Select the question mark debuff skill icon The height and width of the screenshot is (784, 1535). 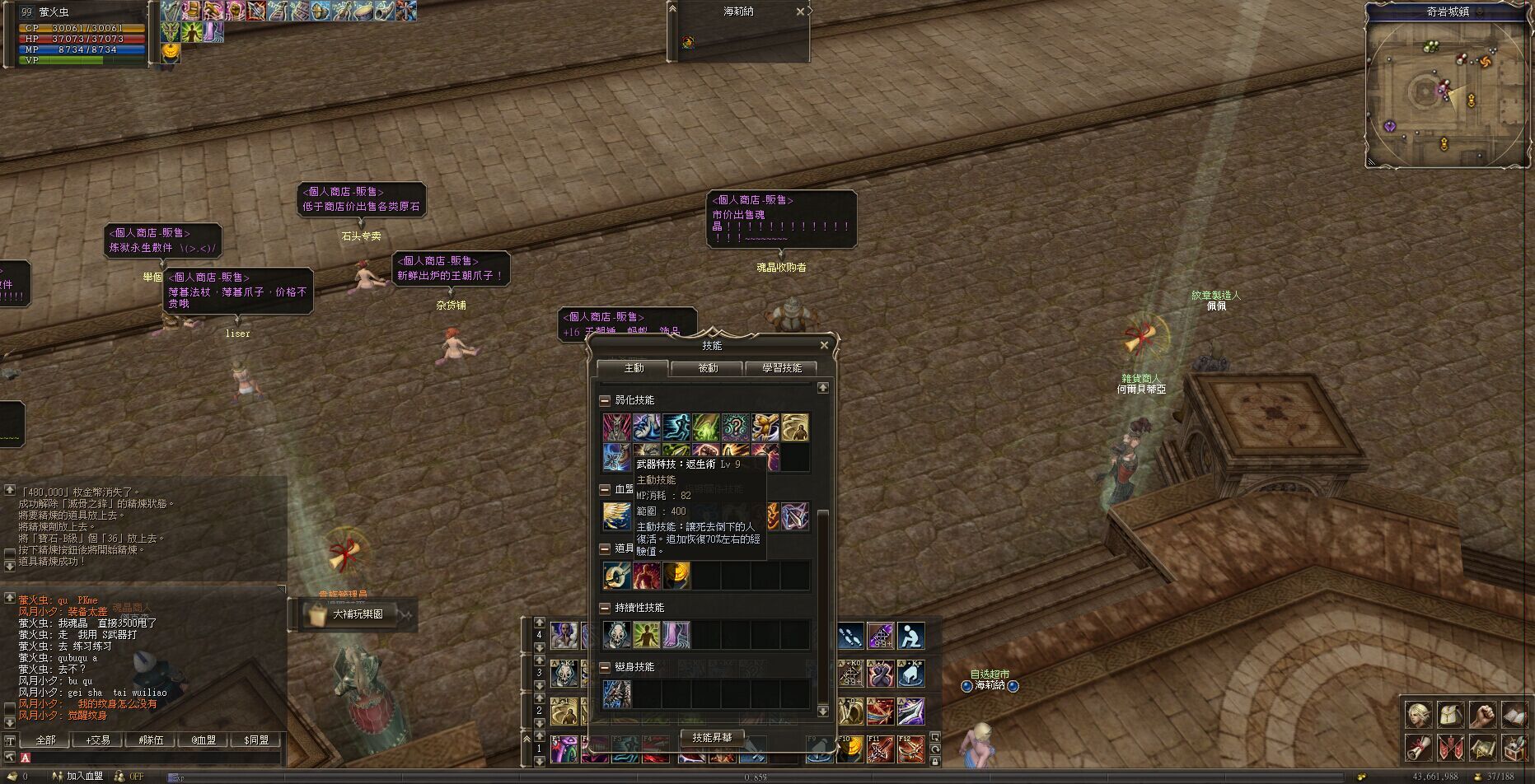[735, 427]
